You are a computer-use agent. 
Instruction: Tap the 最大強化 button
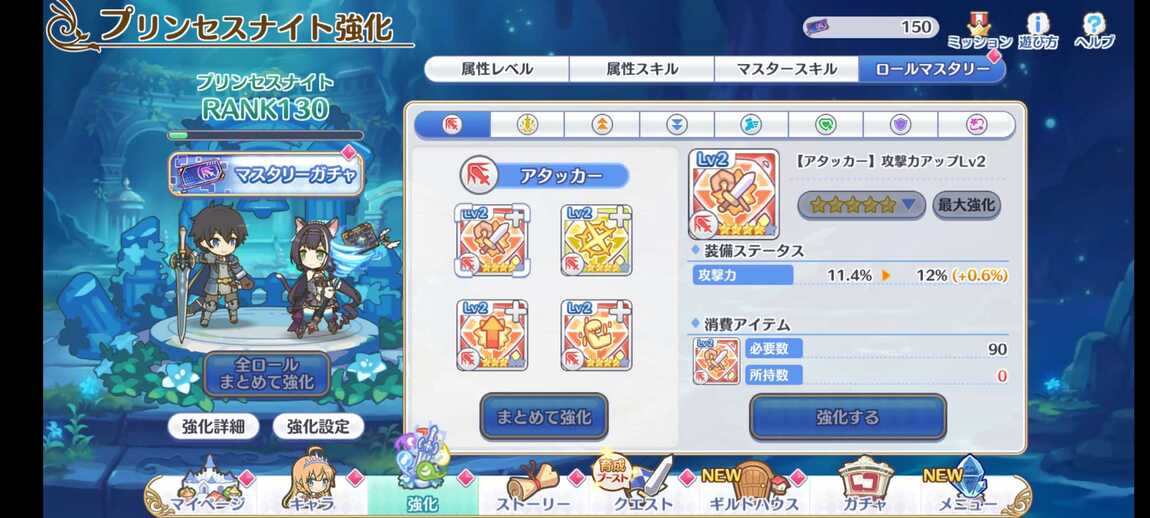tap(966, 205)
